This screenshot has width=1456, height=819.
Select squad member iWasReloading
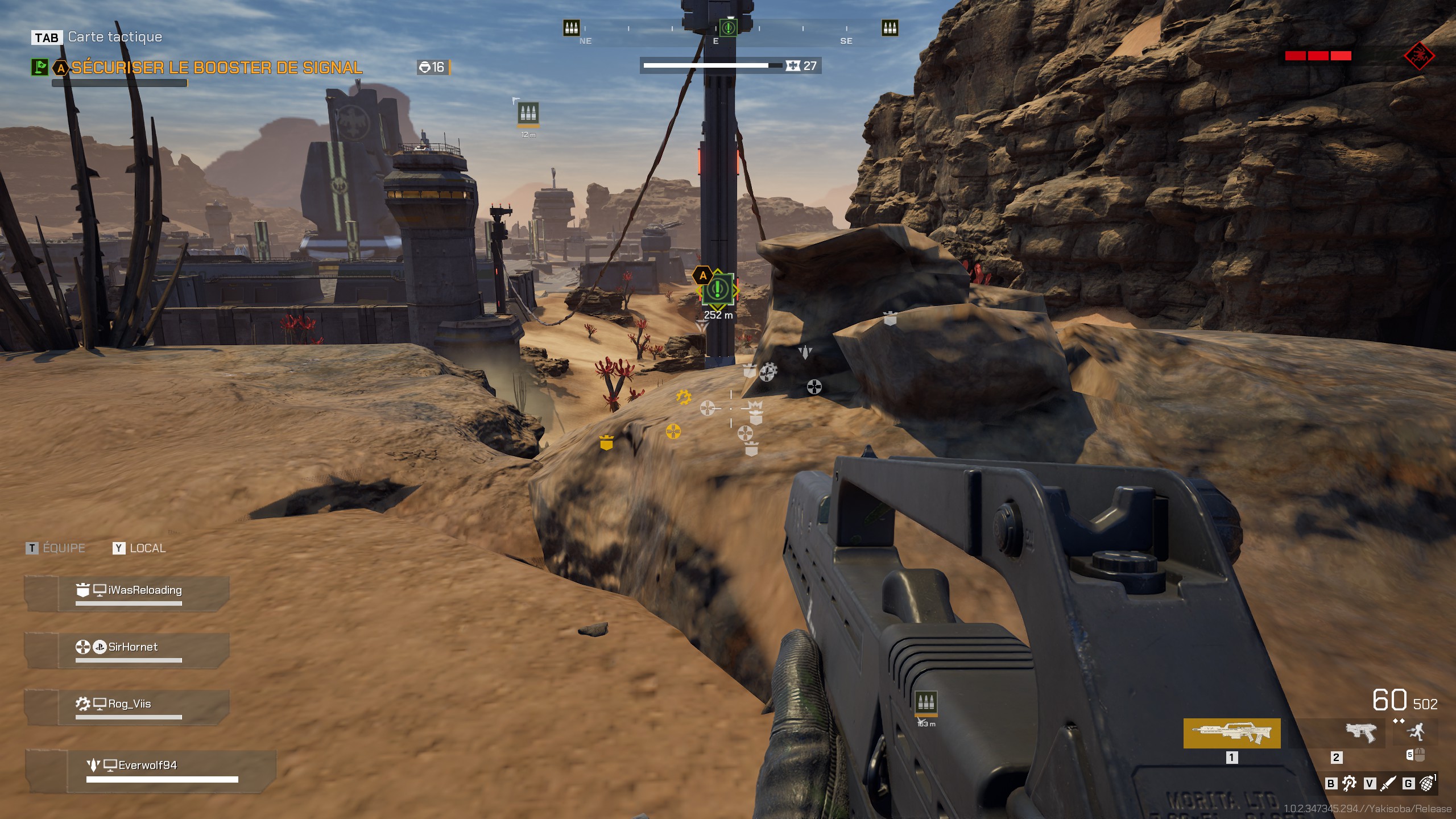click(x=144, y=590)
